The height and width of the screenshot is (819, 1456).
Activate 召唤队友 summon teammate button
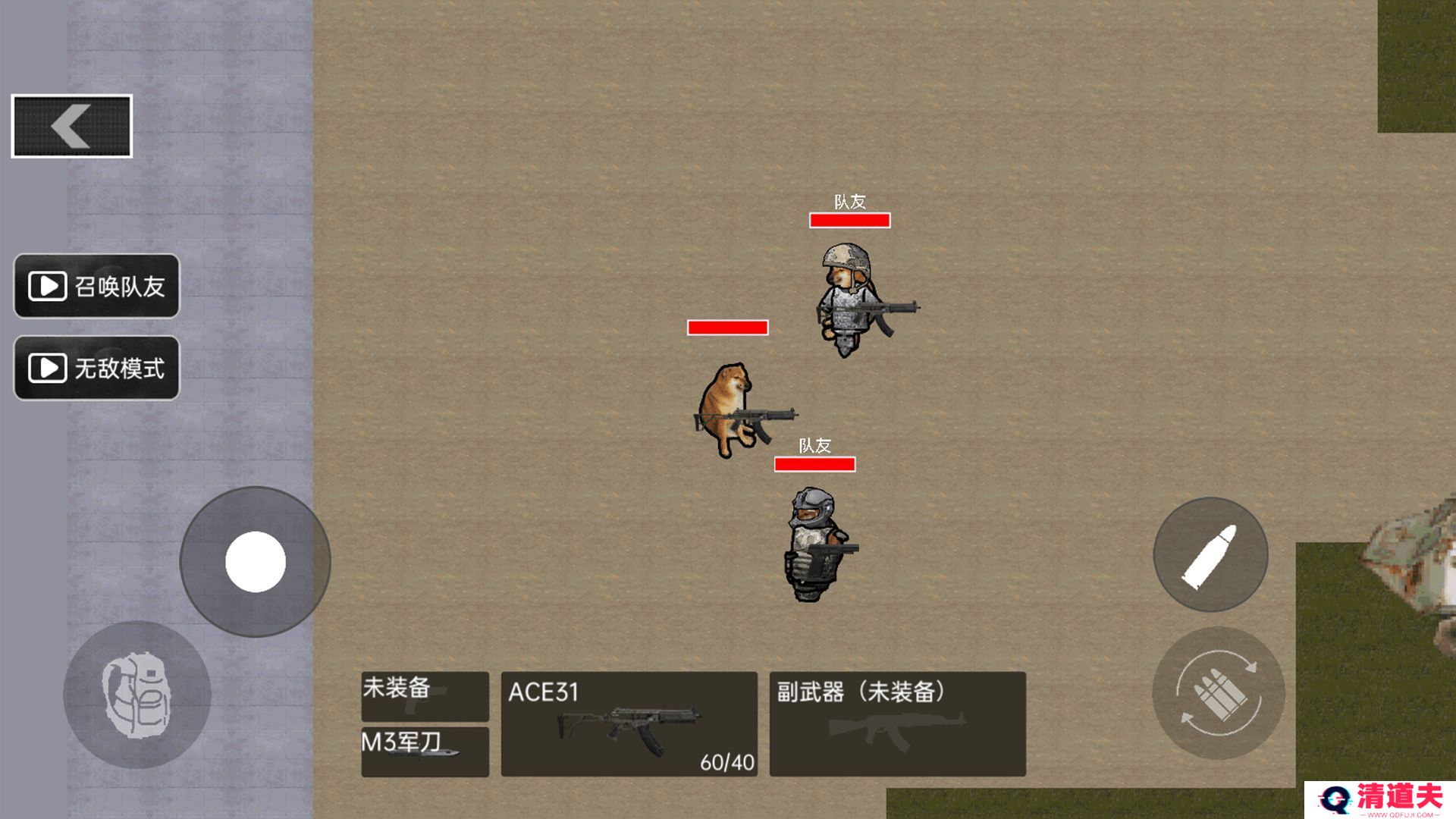96,286
